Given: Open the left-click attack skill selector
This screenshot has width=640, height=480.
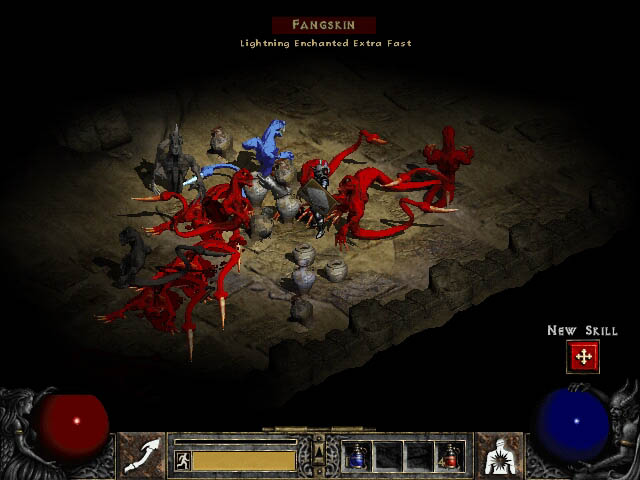Looking at the screenshot, I should [142, 455].
